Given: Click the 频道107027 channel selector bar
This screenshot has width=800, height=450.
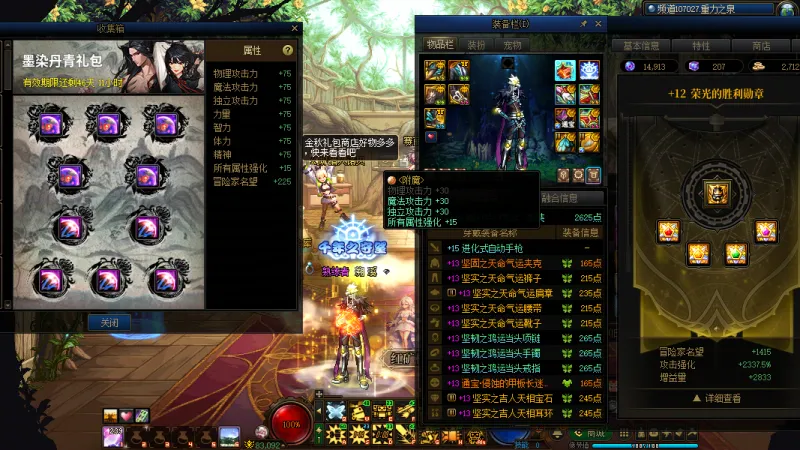Looking at the screenshot, I should point(700,7).
